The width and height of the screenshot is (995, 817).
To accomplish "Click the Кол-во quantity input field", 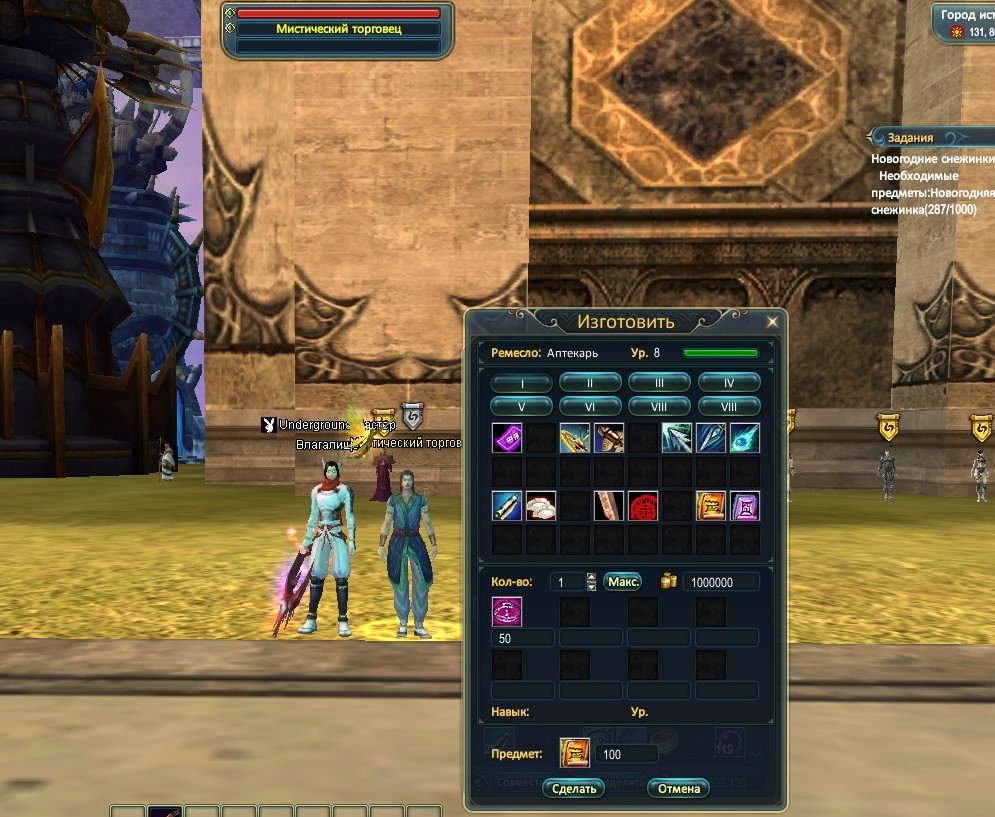I will point(566,582).
